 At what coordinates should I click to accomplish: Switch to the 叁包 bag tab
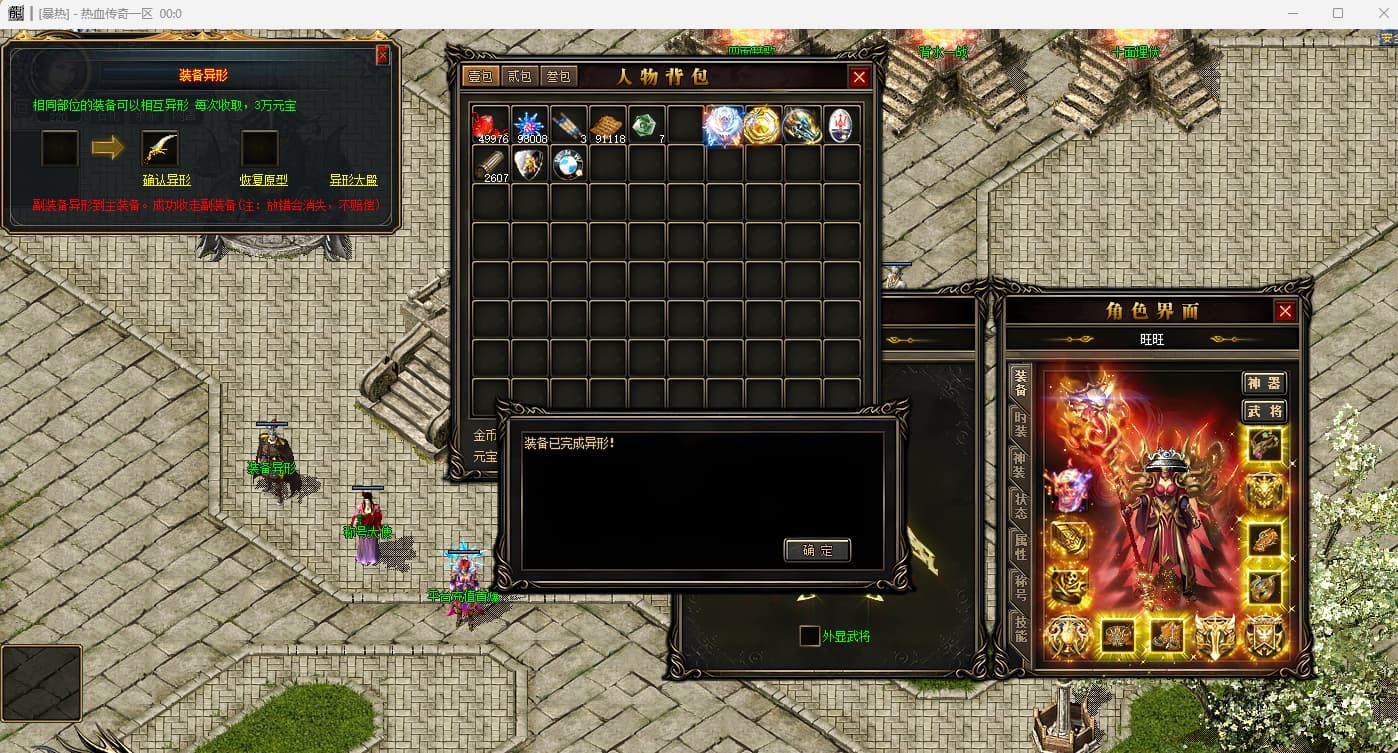[x=558, y=76]
